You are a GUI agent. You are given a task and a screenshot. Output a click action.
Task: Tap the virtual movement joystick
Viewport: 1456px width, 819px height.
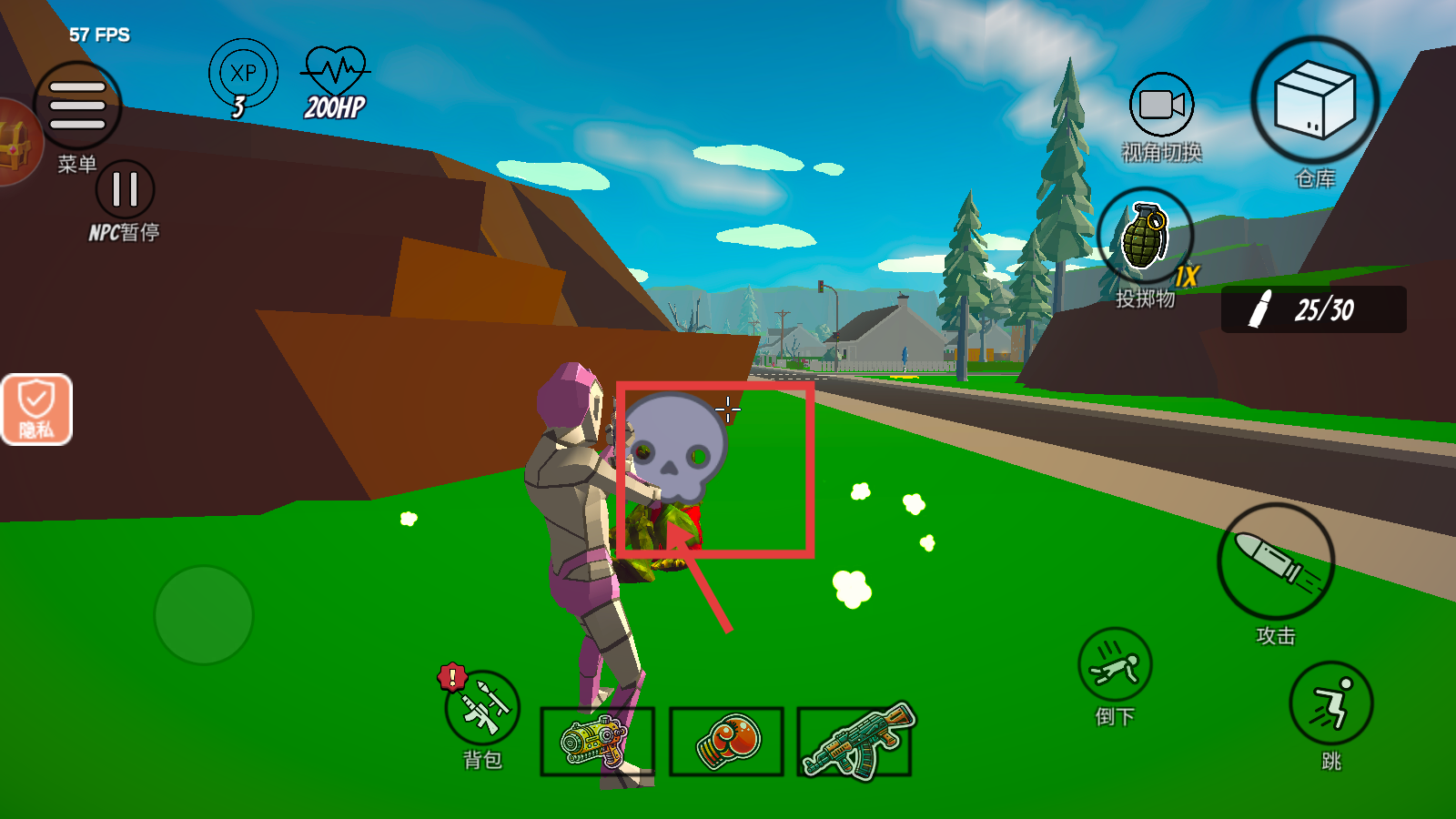point(204,615)
